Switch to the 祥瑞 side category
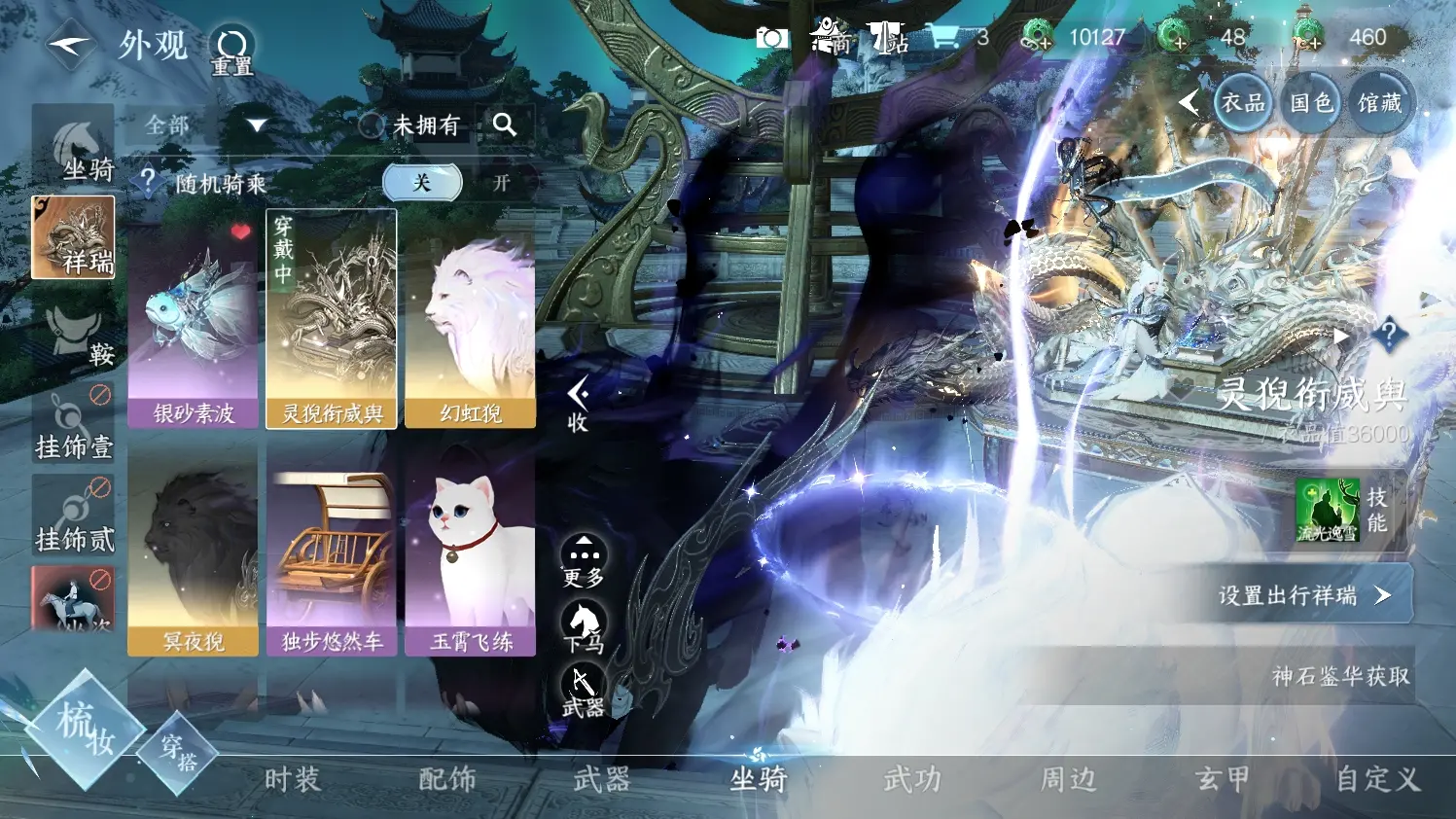This screenshot has height=819, width=1456. (x=73, y=238)
